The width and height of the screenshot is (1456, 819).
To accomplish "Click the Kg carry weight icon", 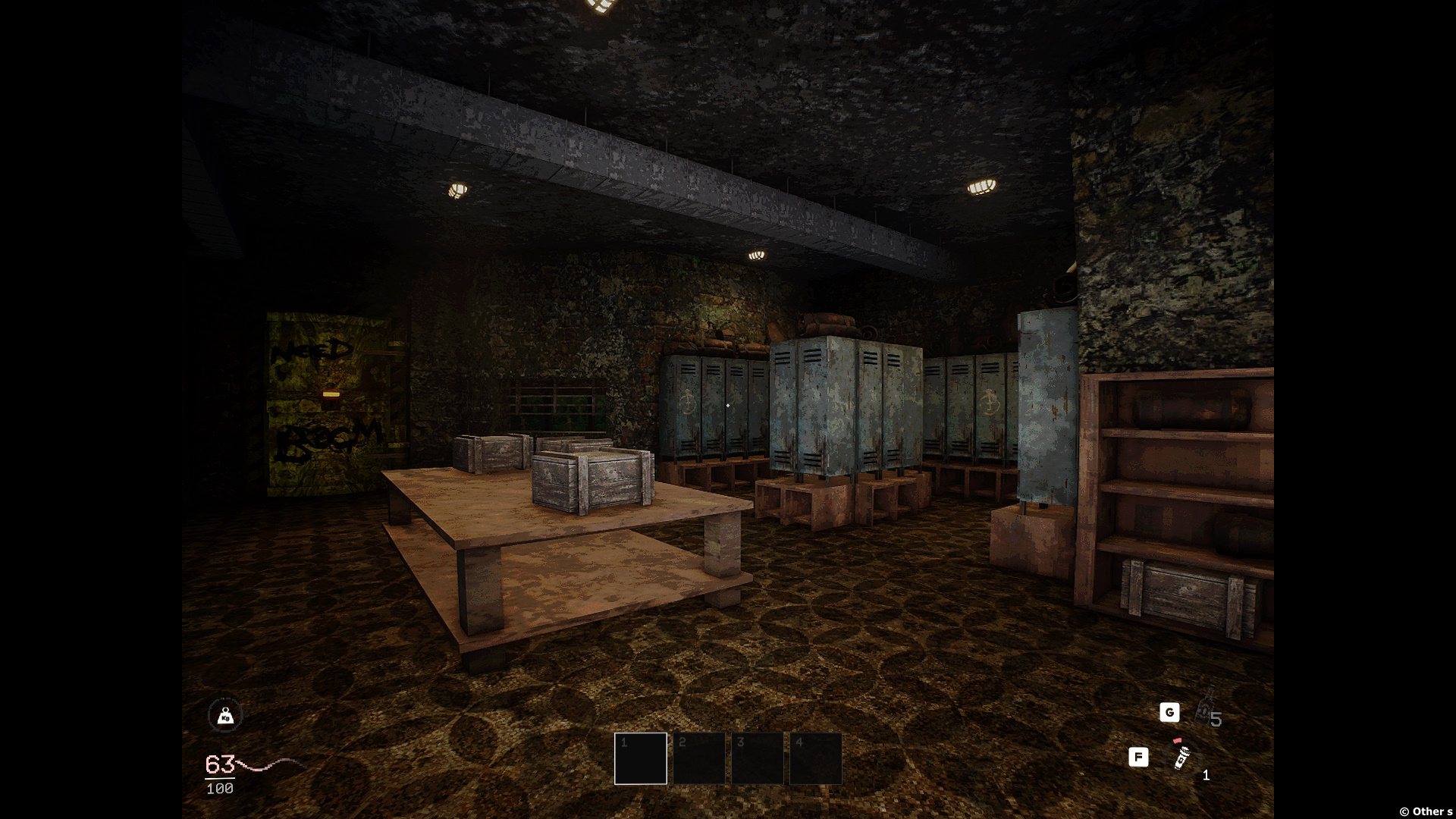I will (x=225, y=715).
